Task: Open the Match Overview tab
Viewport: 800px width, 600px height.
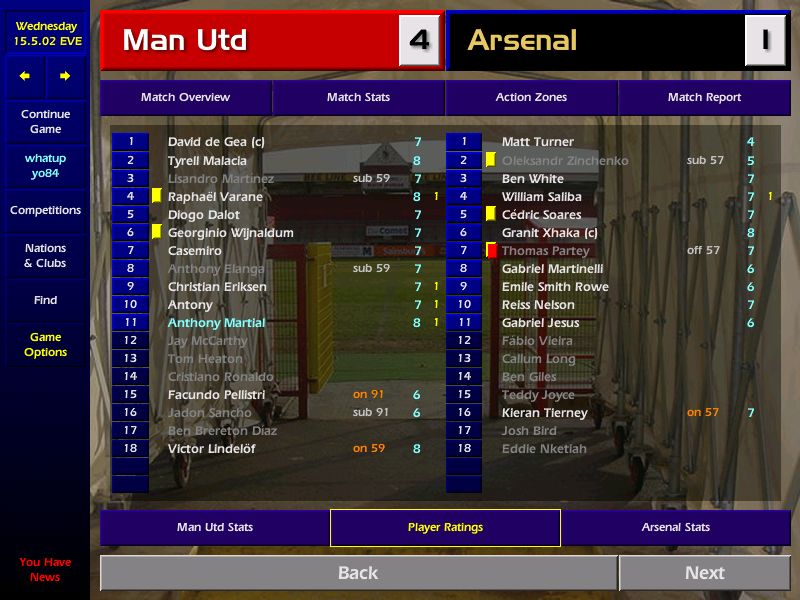Action: (x=185, y=97)
